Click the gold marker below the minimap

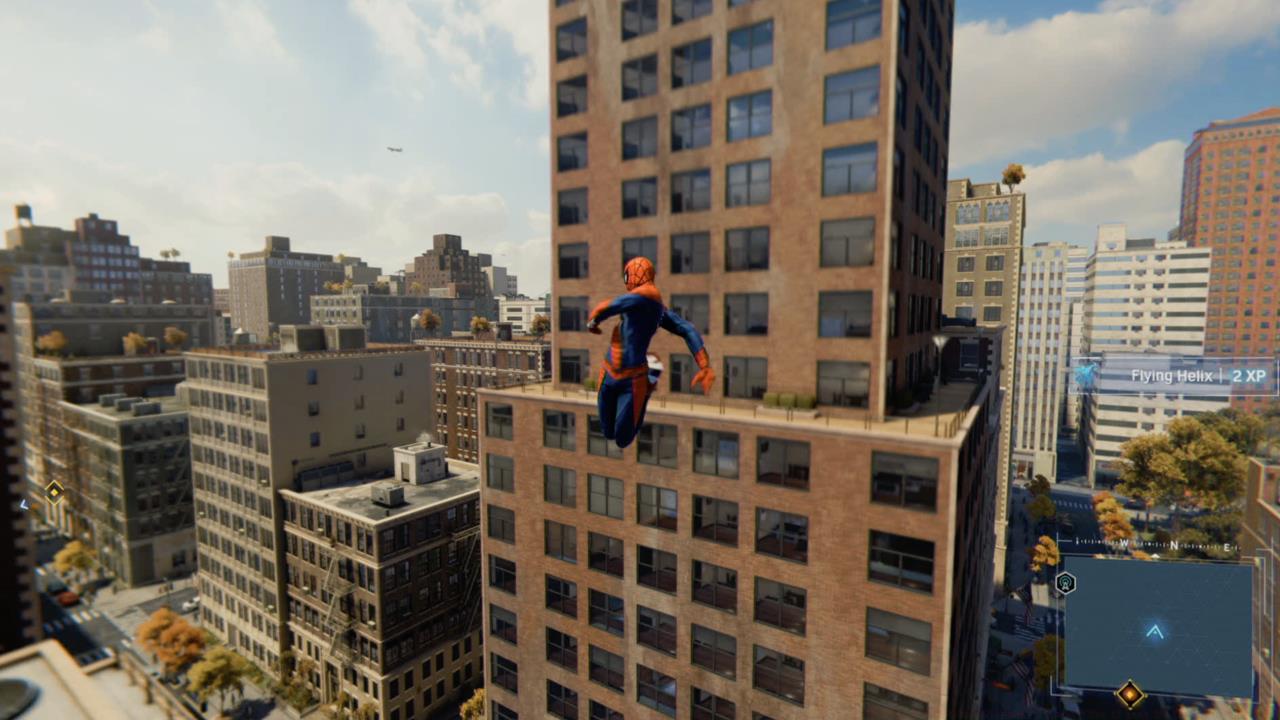(x=1130, y=693)
